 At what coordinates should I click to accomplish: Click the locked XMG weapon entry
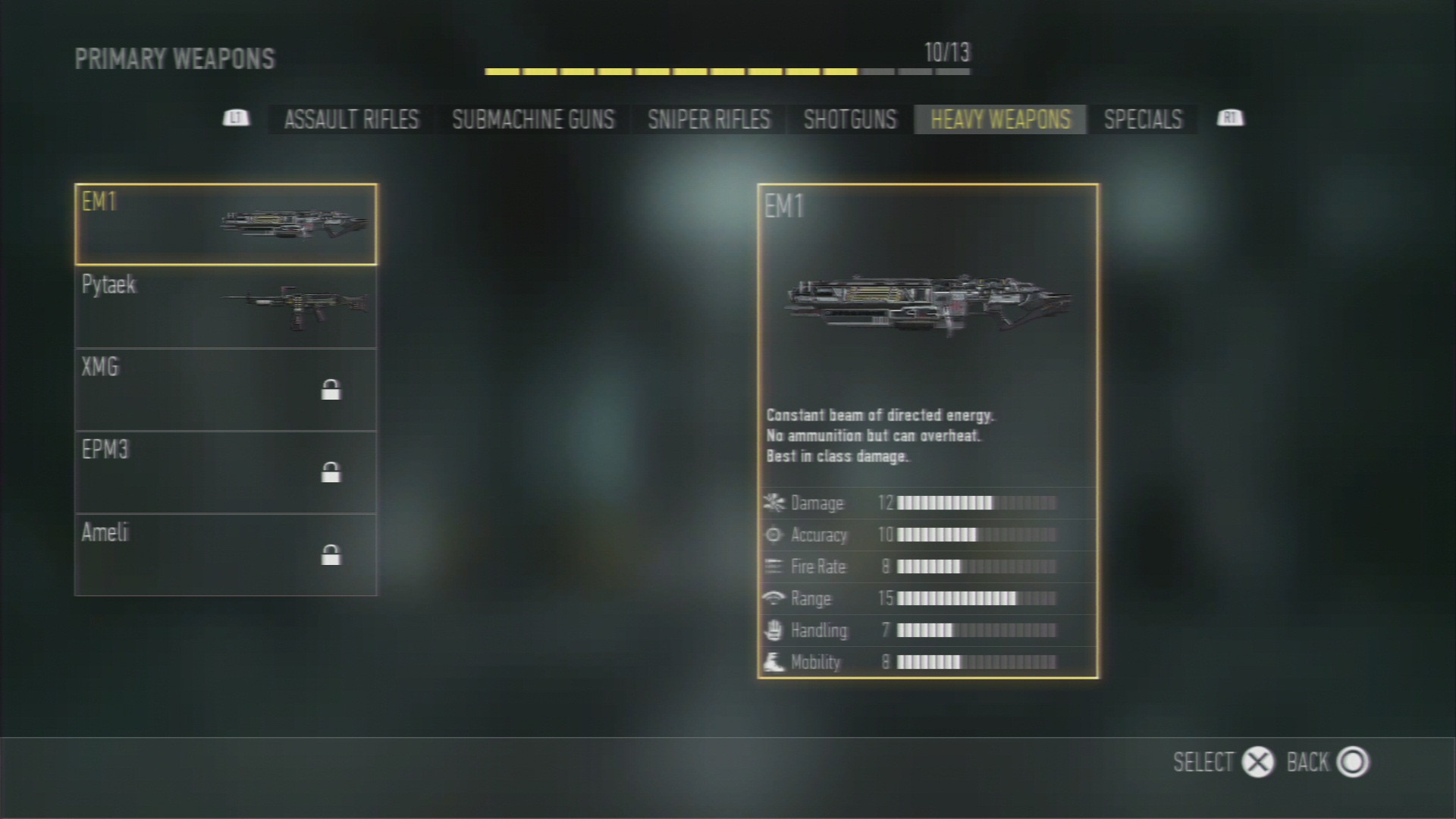[226, 390]
